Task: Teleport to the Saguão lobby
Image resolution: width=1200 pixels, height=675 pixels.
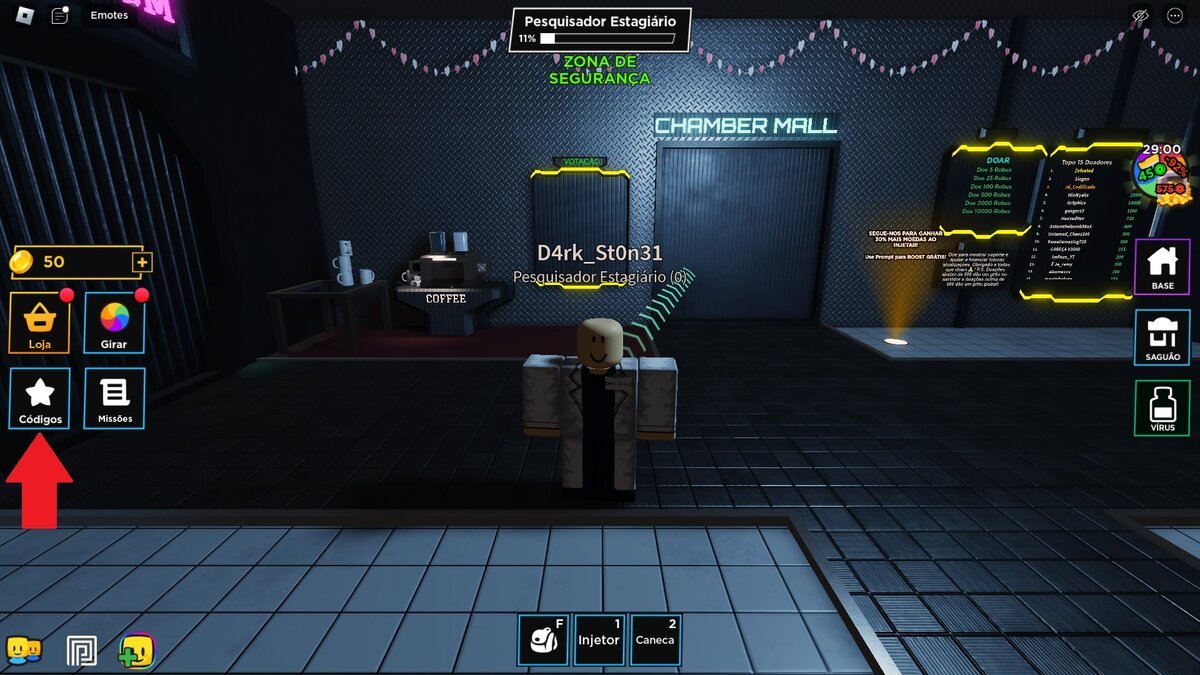Action: point(1162,338)
